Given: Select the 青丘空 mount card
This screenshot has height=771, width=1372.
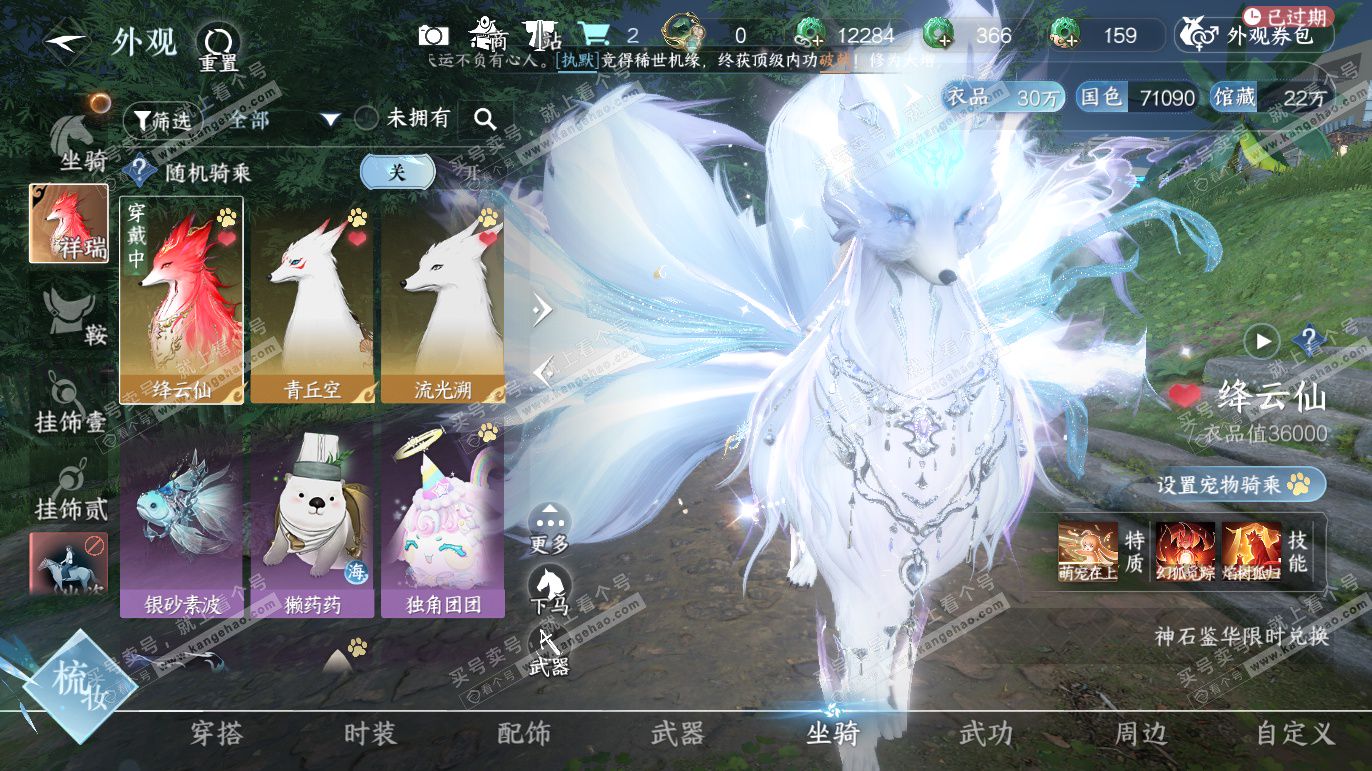Looking at the screenshot, I should pos(312,300).
